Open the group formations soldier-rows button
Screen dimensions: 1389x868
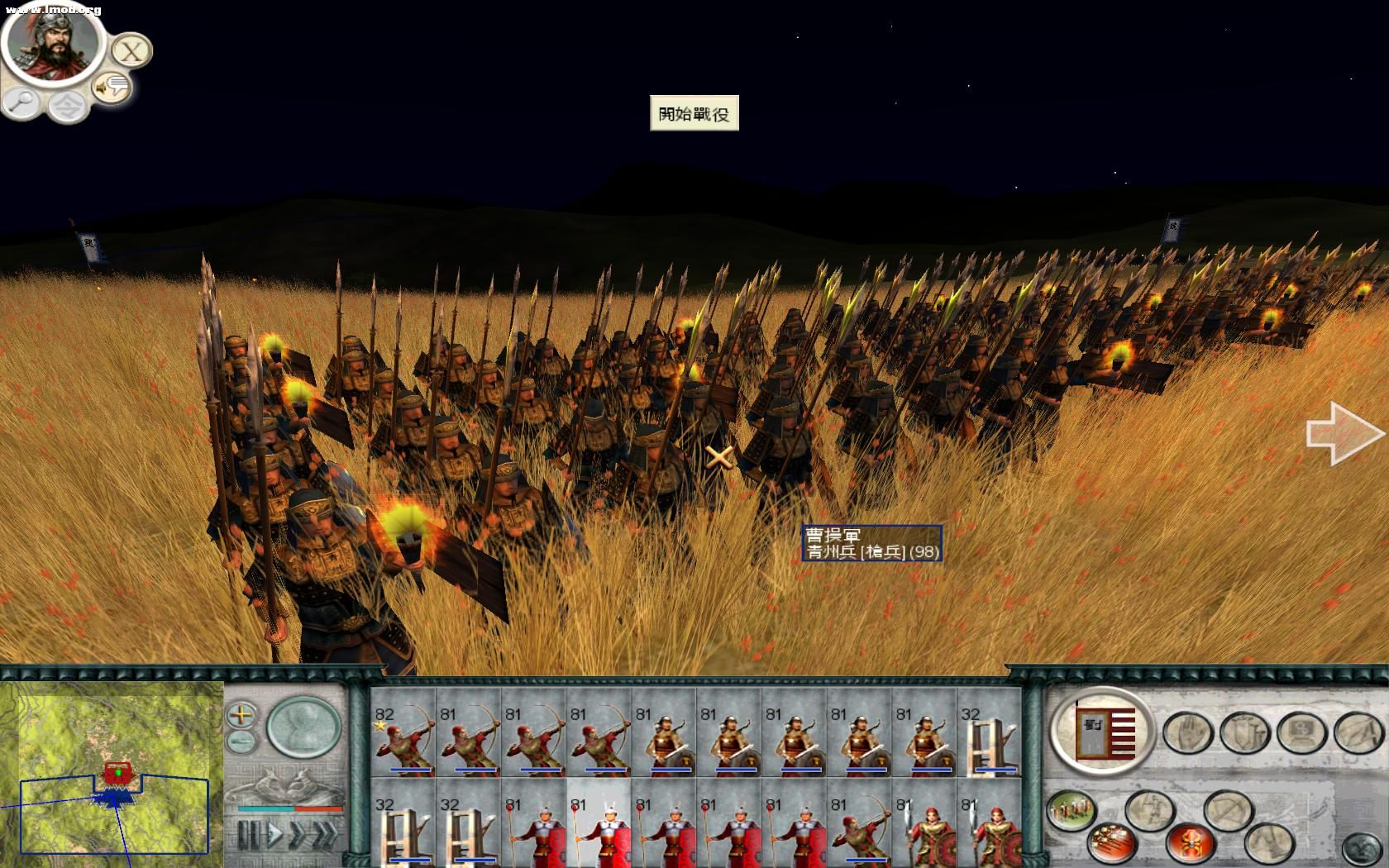pyautogui.click(x=1071, y=809)
